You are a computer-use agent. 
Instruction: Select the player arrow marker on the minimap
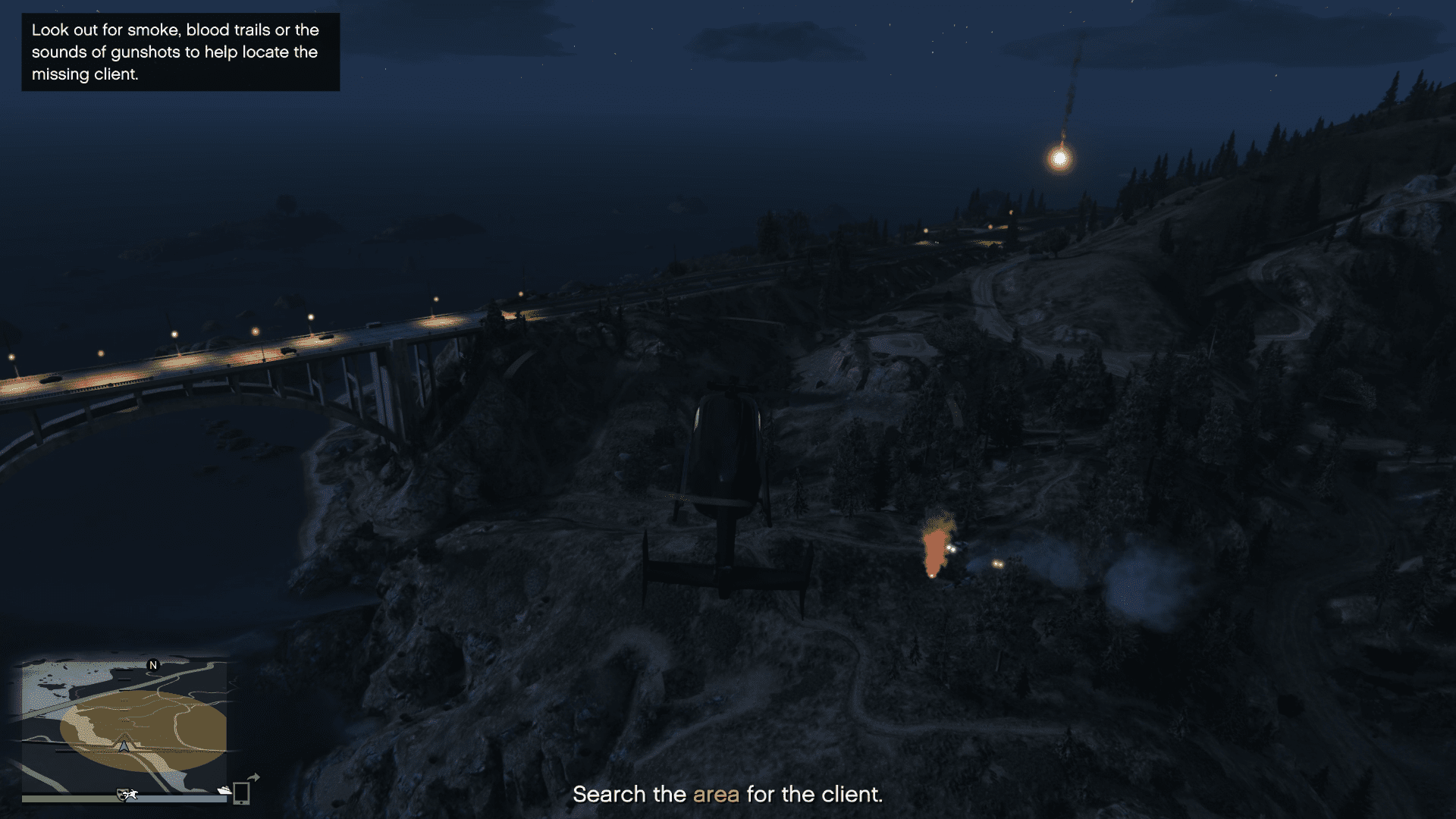125,746
